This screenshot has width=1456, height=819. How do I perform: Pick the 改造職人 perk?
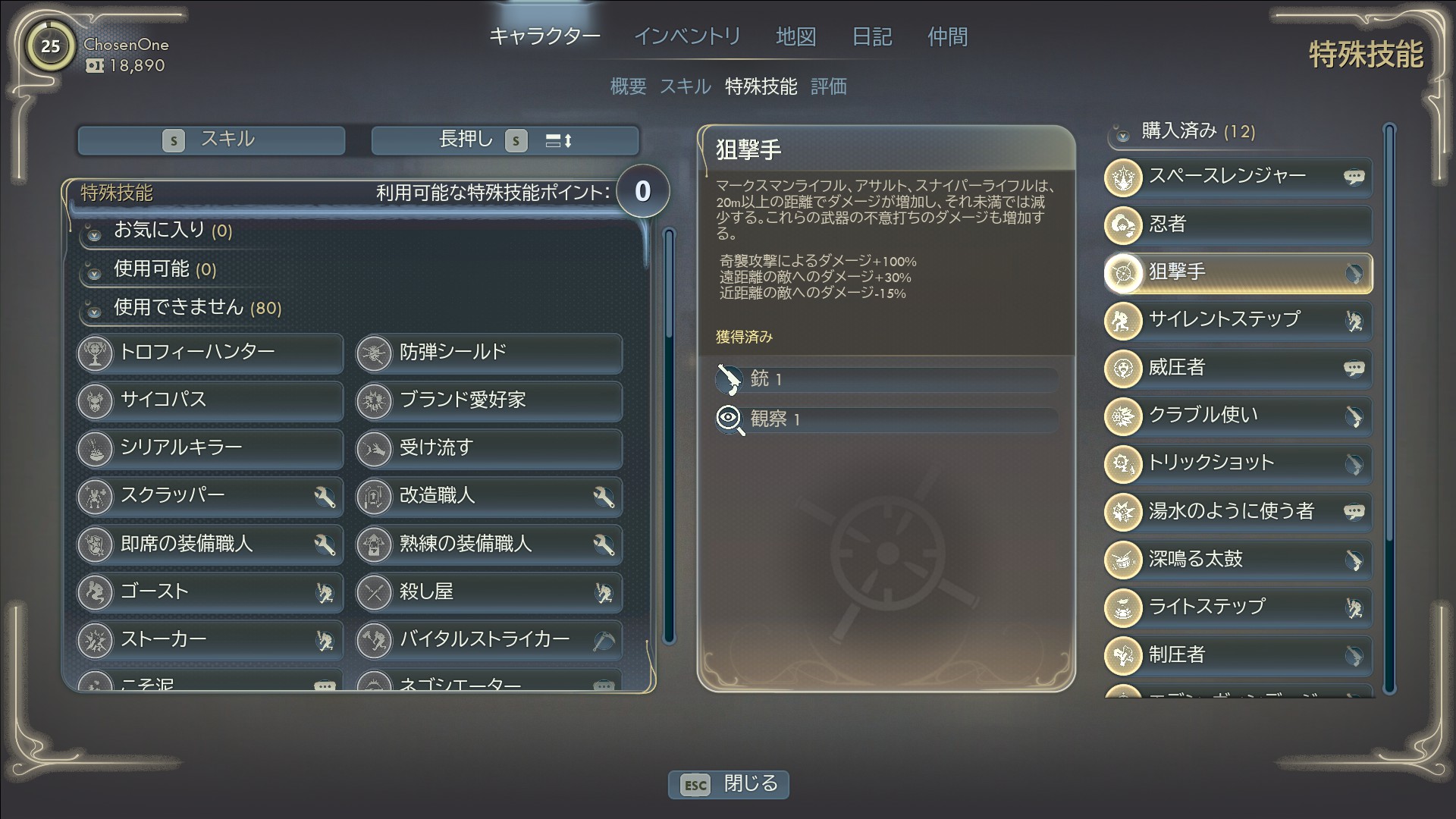[489, 496]
